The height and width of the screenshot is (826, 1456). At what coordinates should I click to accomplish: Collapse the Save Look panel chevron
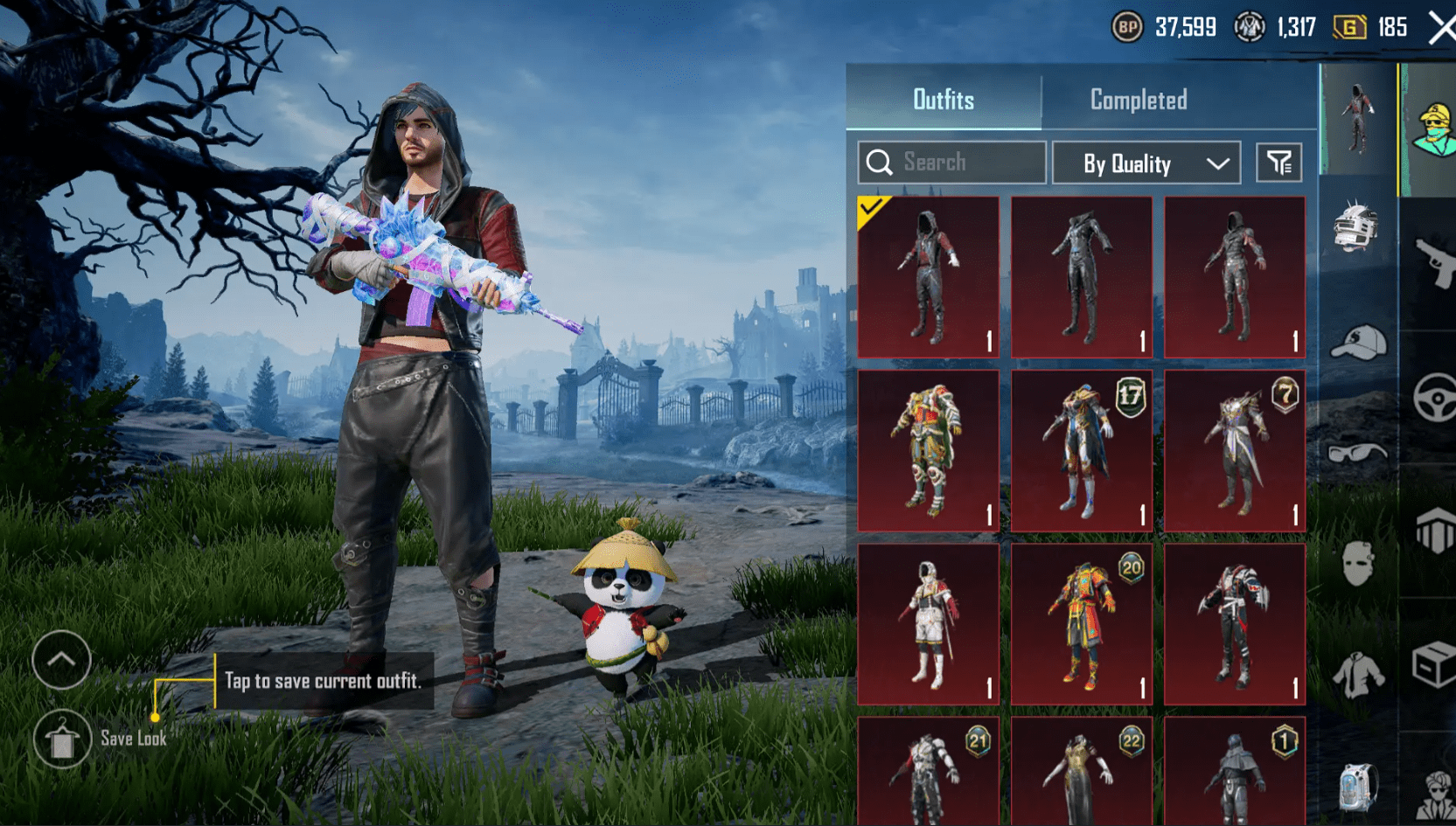coord(61,662)
